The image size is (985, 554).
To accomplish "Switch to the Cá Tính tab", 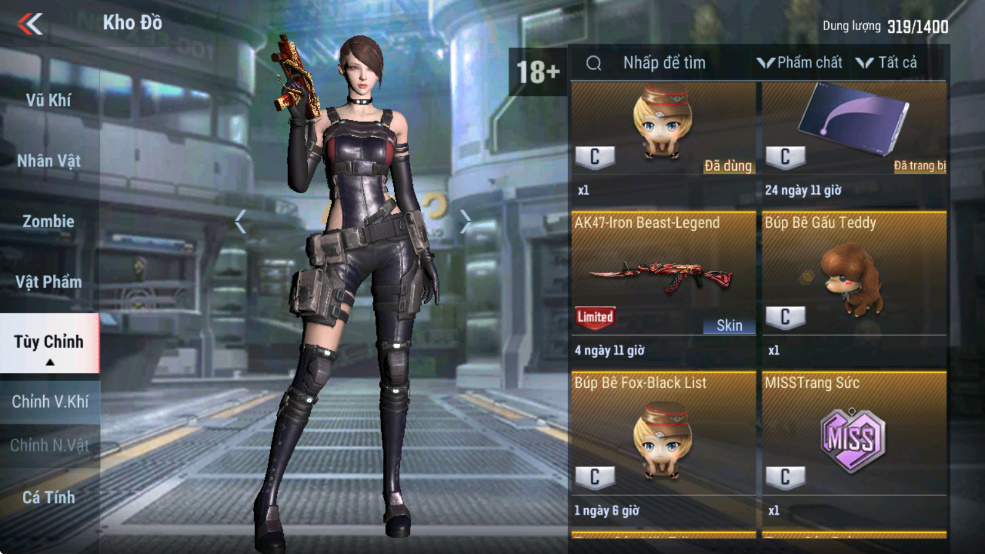I will [x=48, y=497].
